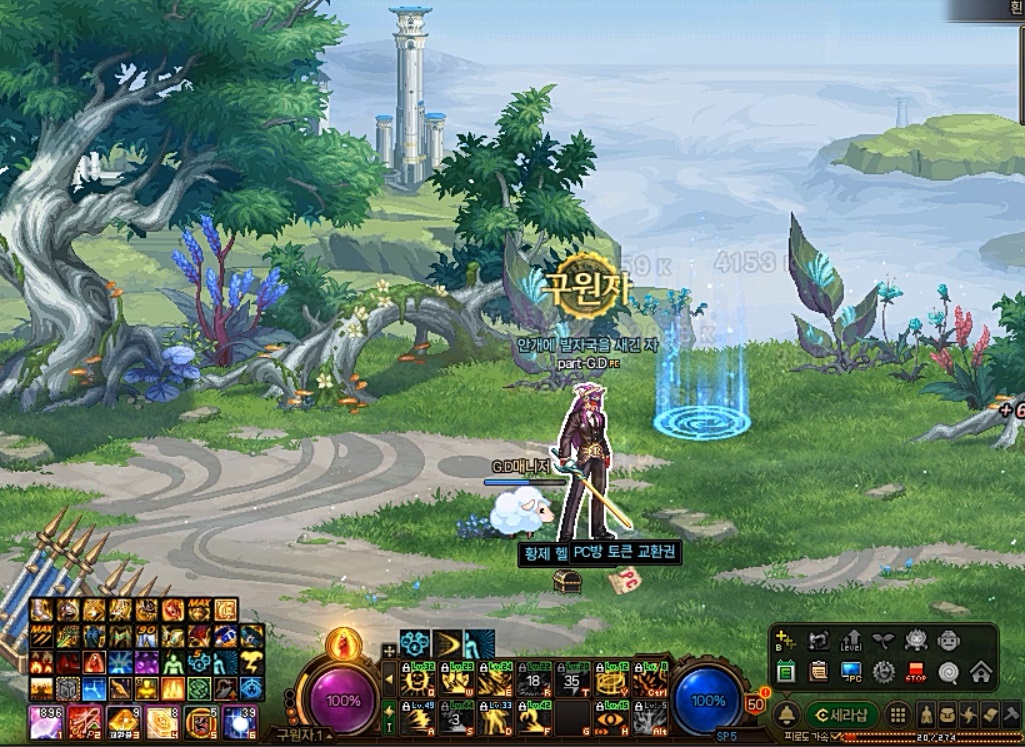This screenshot has width=1025, height=747.
Task: Click the robot face icon
Action: pos(948,641)
